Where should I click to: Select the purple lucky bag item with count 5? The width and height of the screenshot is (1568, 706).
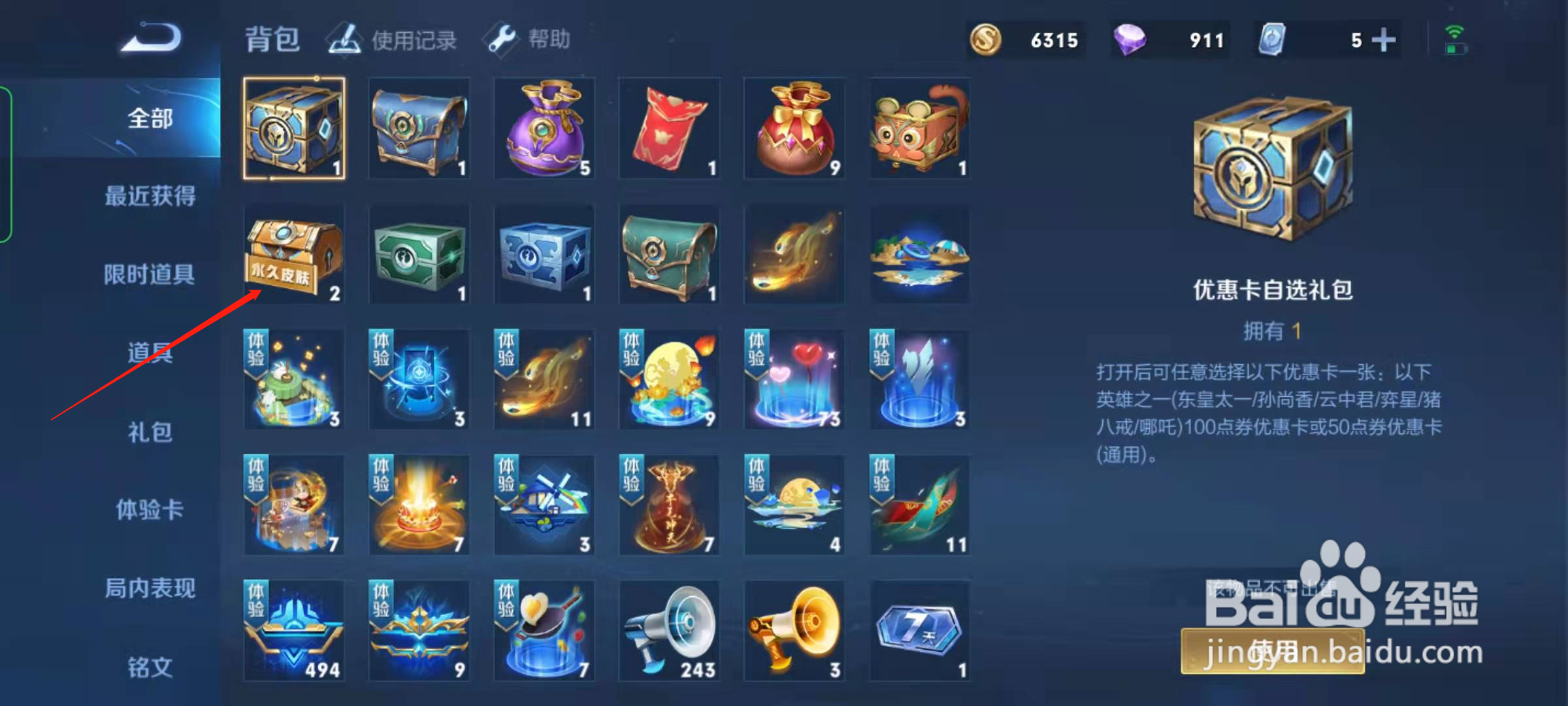(544, 127)
